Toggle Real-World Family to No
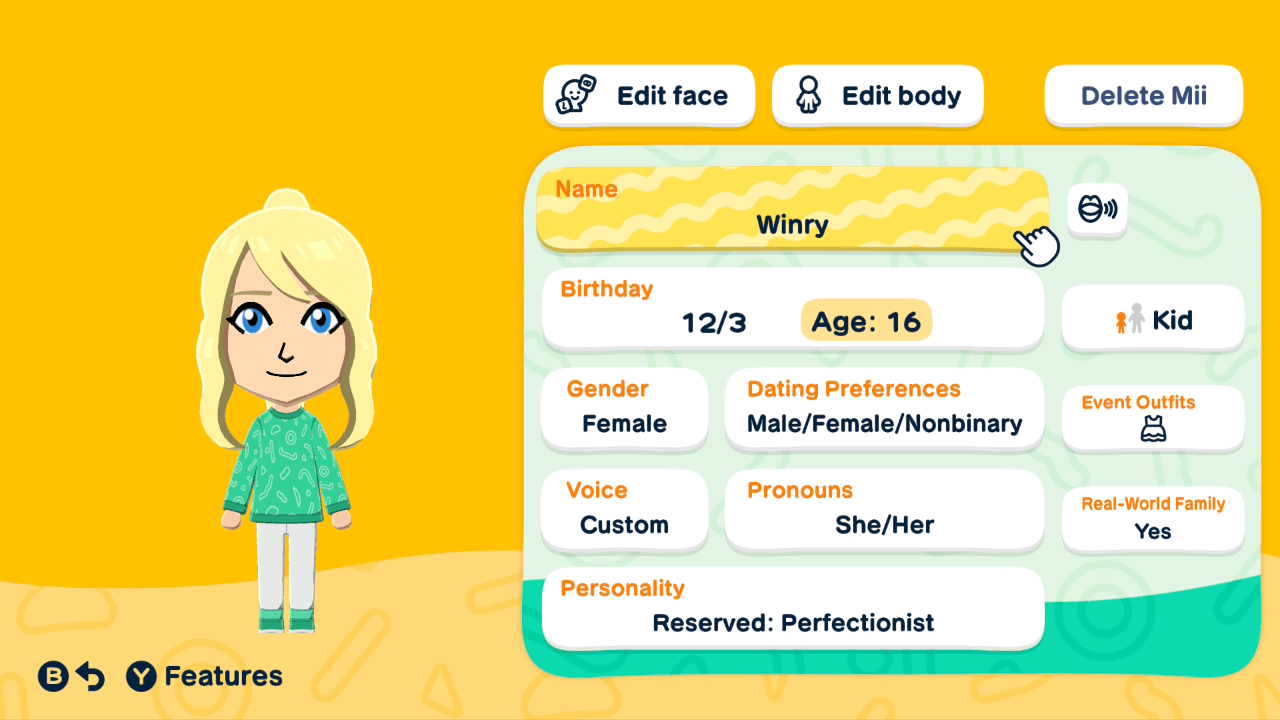1280x720 pixels. point(1152,520)
